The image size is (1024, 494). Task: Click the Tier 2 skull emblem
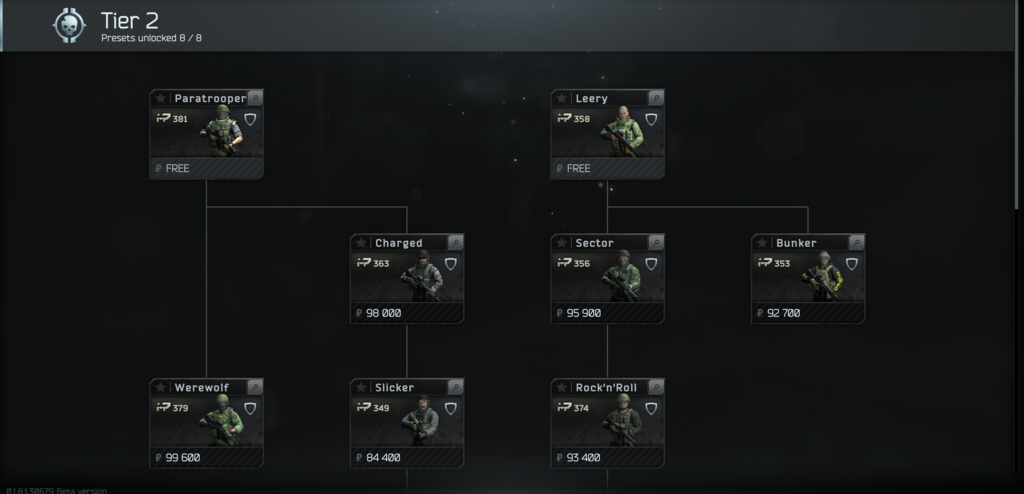(69, 26)
